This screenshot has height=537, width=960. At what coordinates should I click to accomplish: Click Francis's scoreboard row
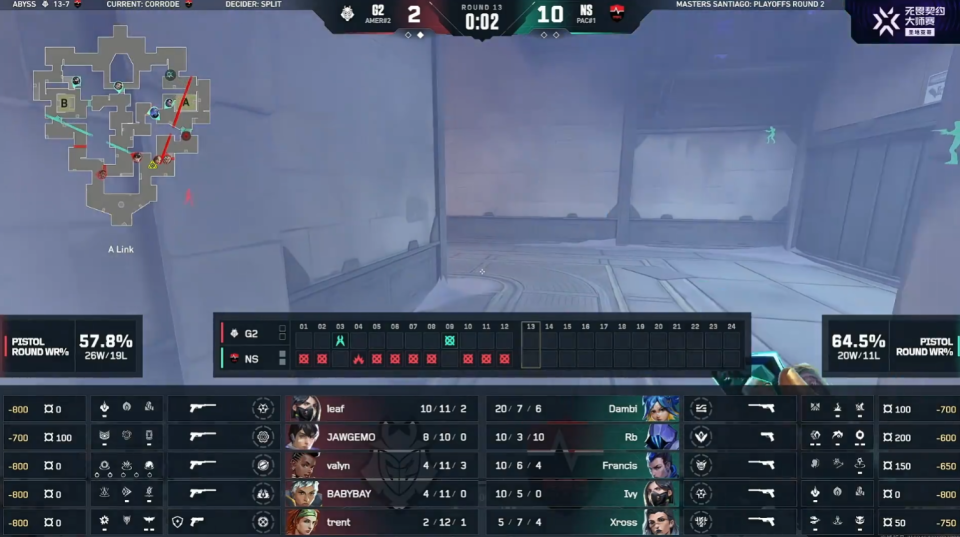tap(580, 465)
